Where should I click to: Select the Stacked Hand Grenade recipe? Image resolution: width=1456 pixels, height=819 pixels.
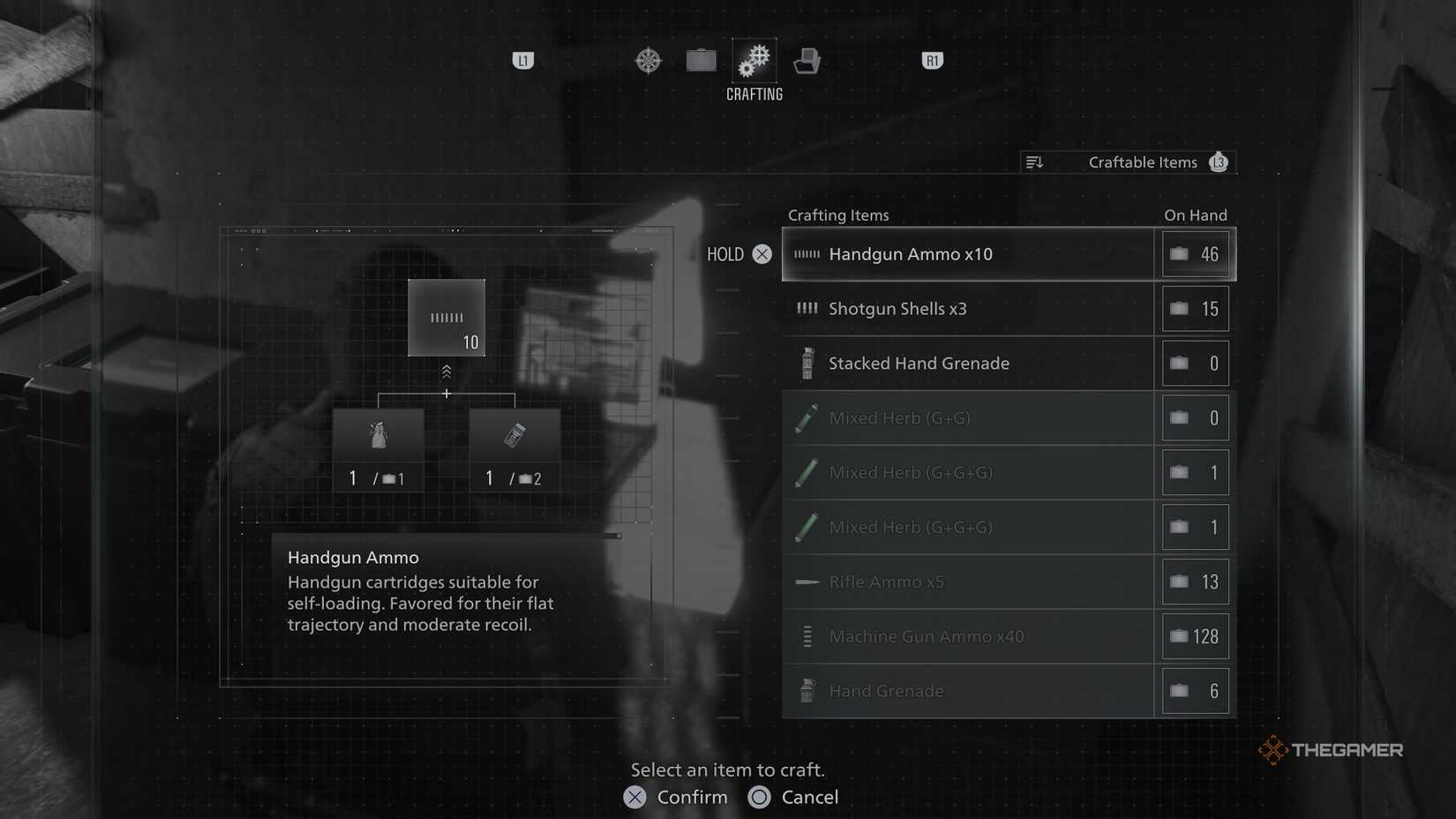pyautogui.click(x=968, y=363)
